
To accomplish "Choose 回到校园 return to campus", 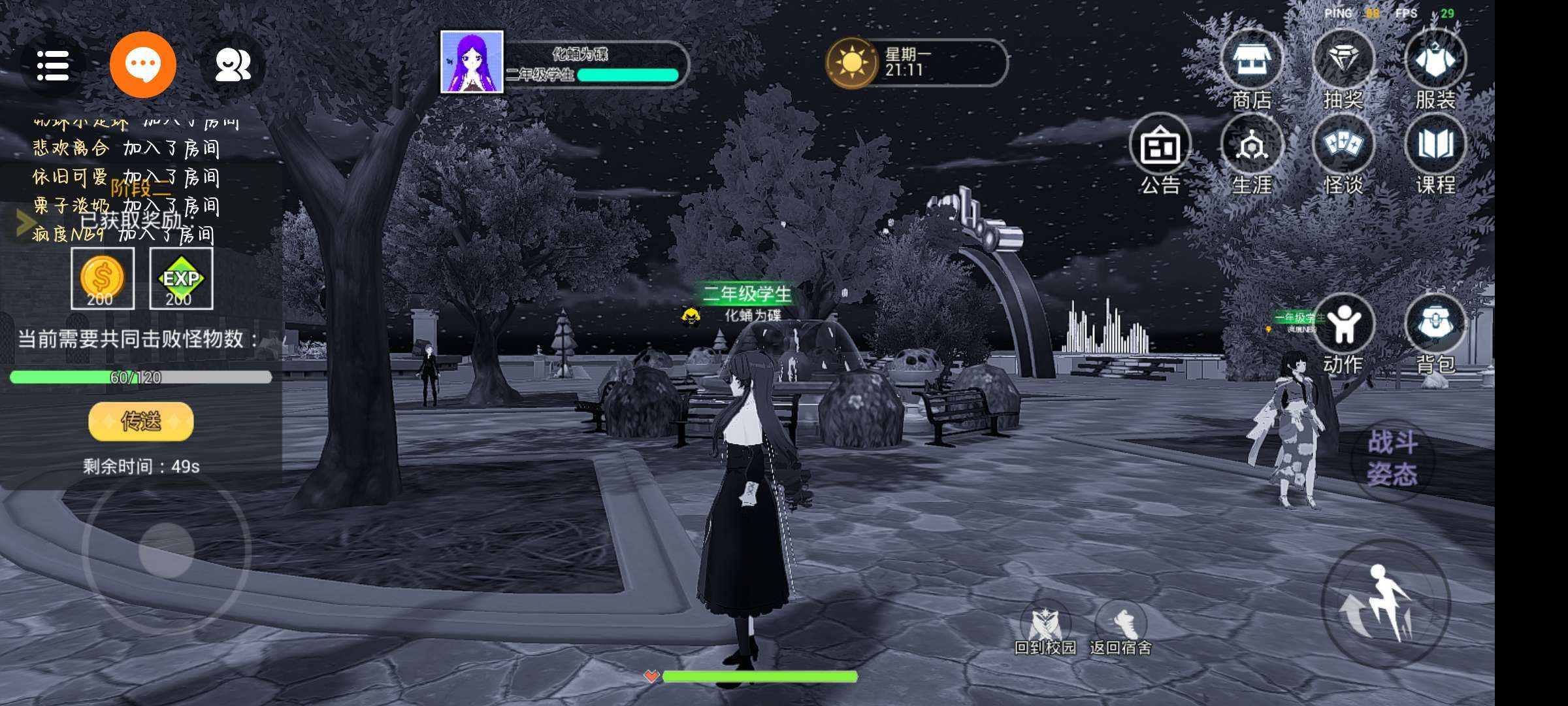I will tap(1045, 626).
